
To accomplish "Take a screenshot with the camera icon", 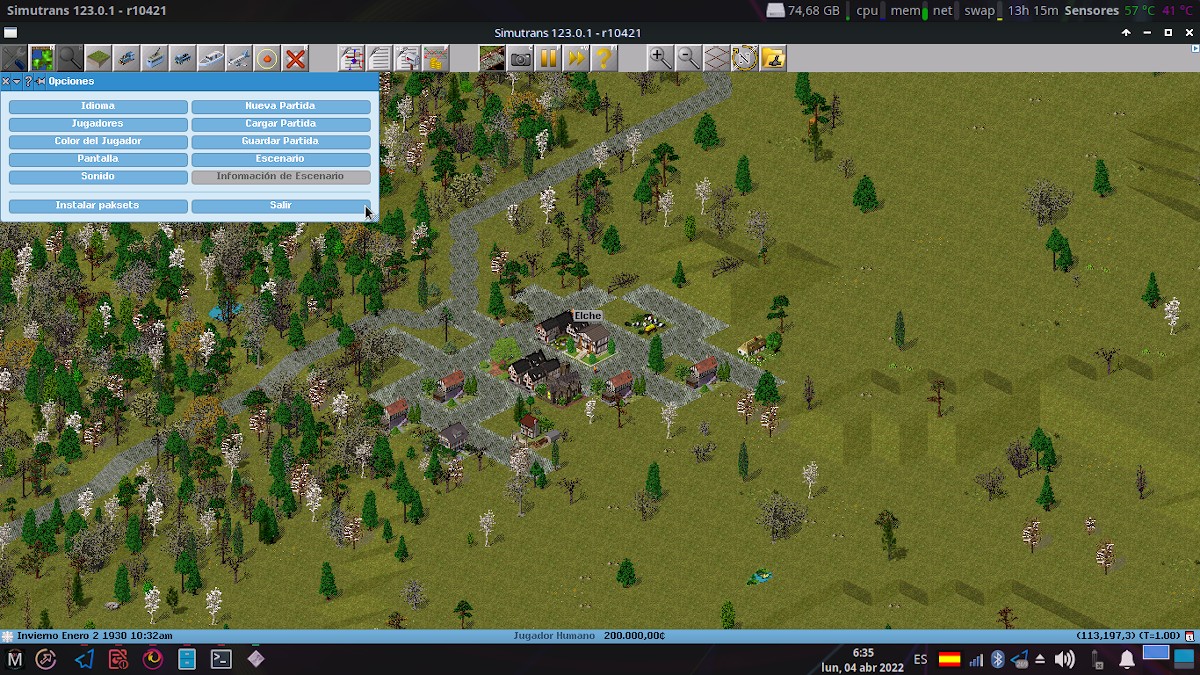I will point(520,58).
